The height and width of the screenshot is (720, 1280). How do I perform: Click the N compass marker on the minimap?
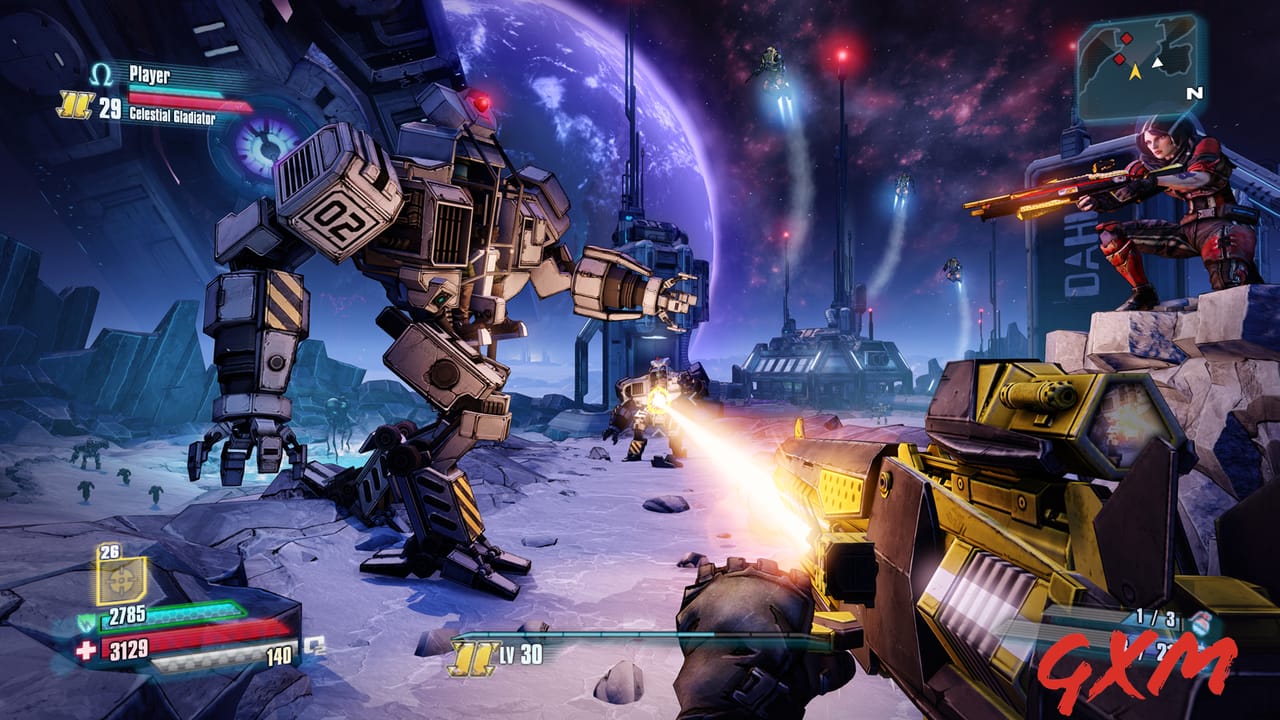click(x=1194, y=93)
